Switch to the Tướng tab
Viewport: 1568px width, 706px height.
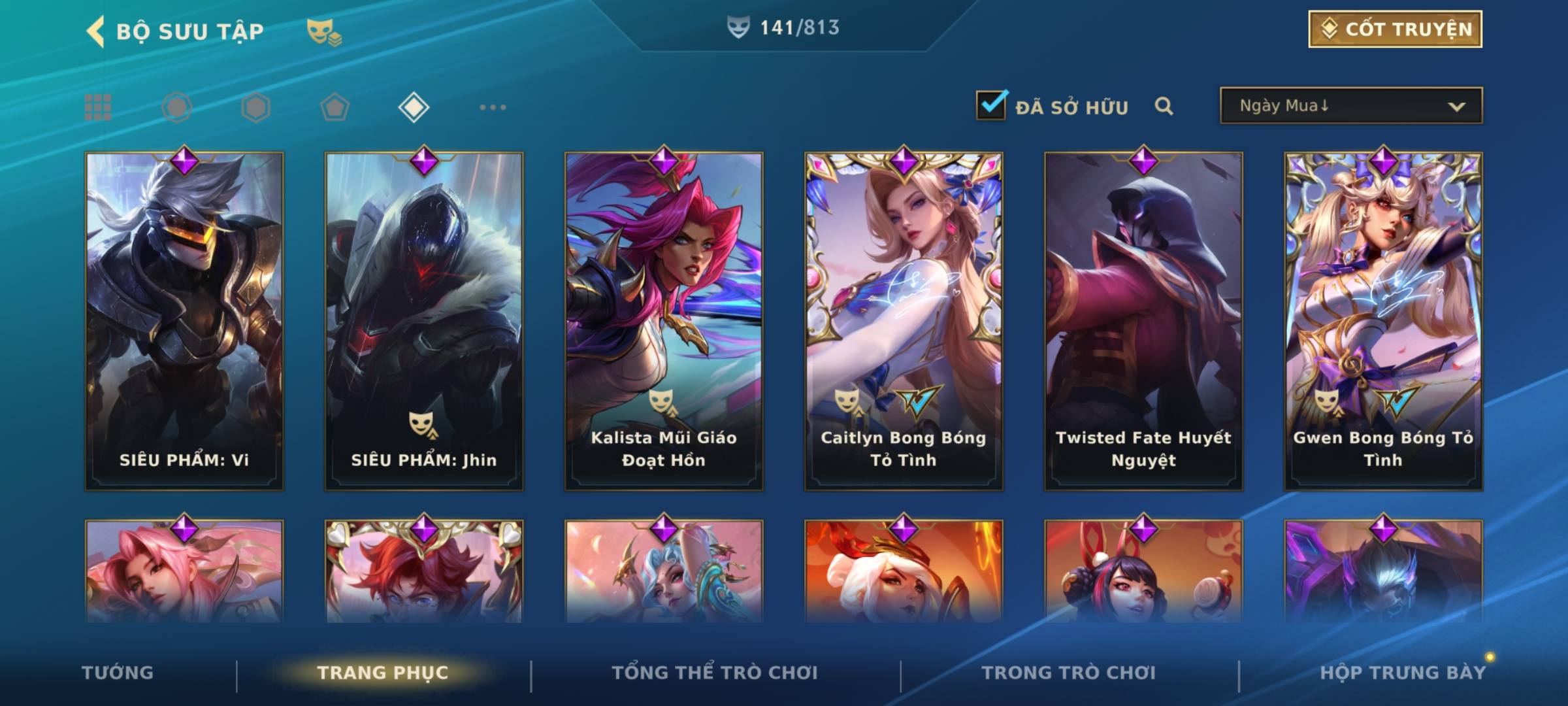118,673
